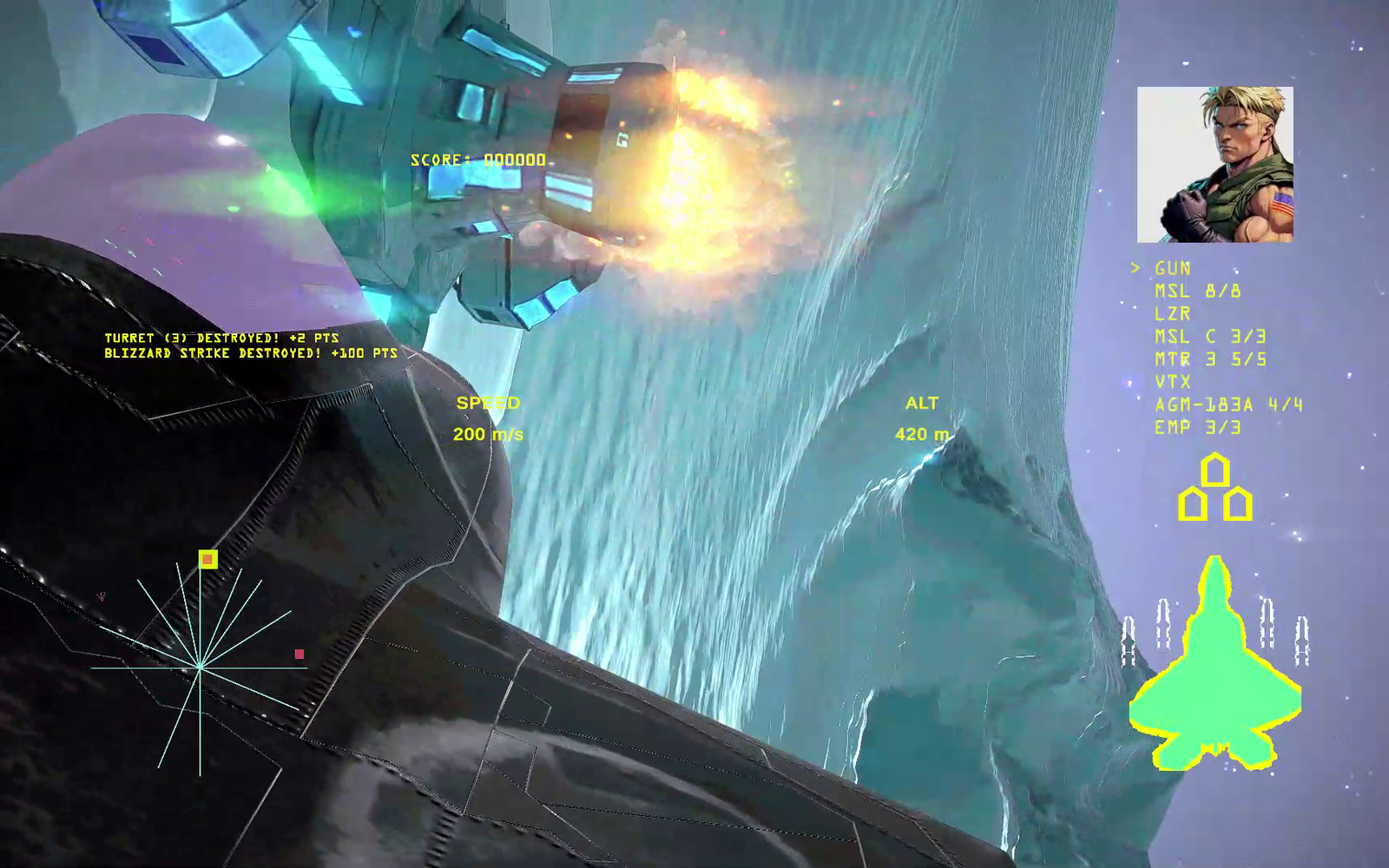The image size is (1389, 868).
Task: Select the GUN weapon entry
Action: tap(1172, 269)
